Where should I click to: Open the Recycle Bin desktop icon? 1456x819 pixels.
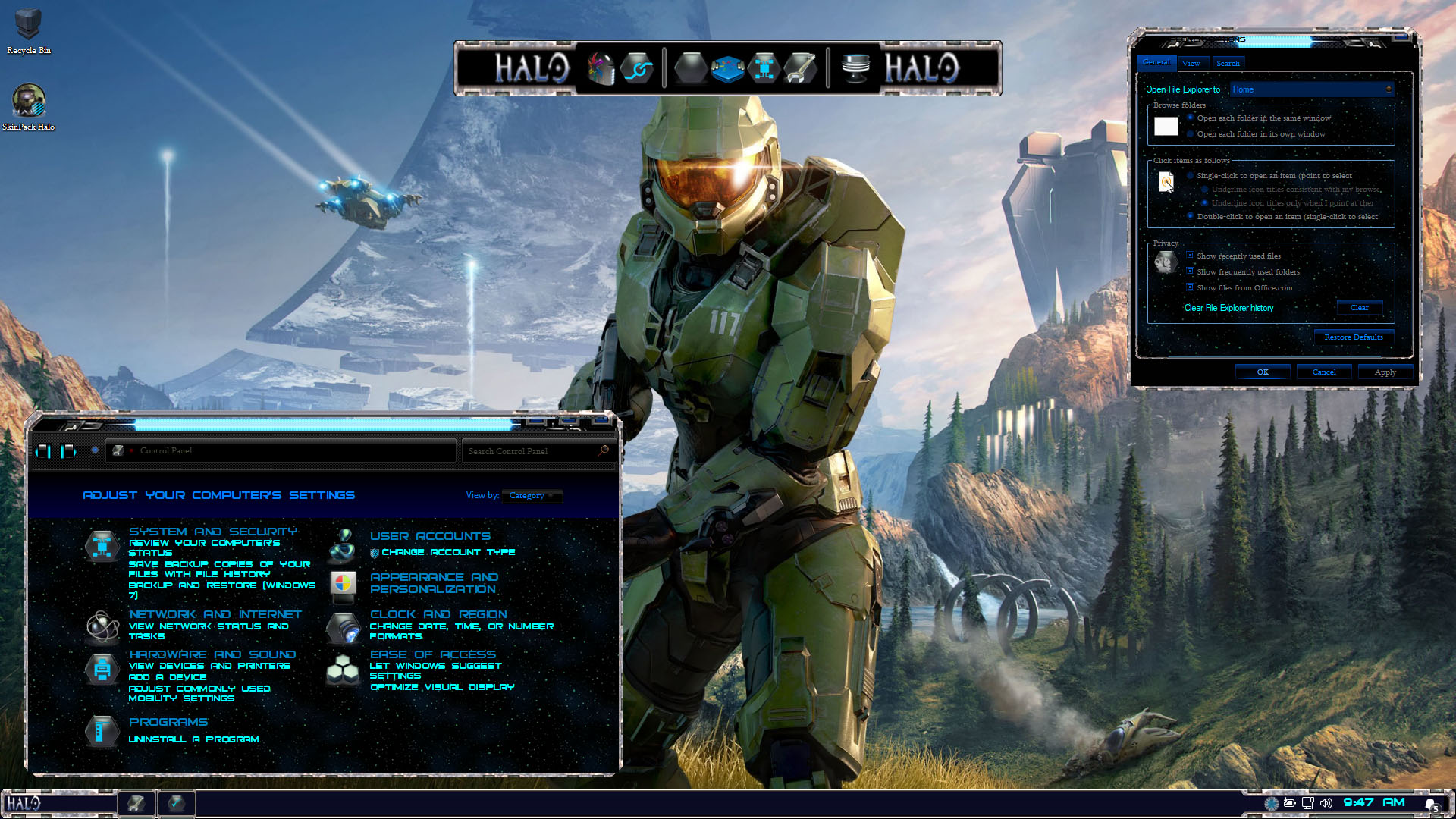(28, 26)
